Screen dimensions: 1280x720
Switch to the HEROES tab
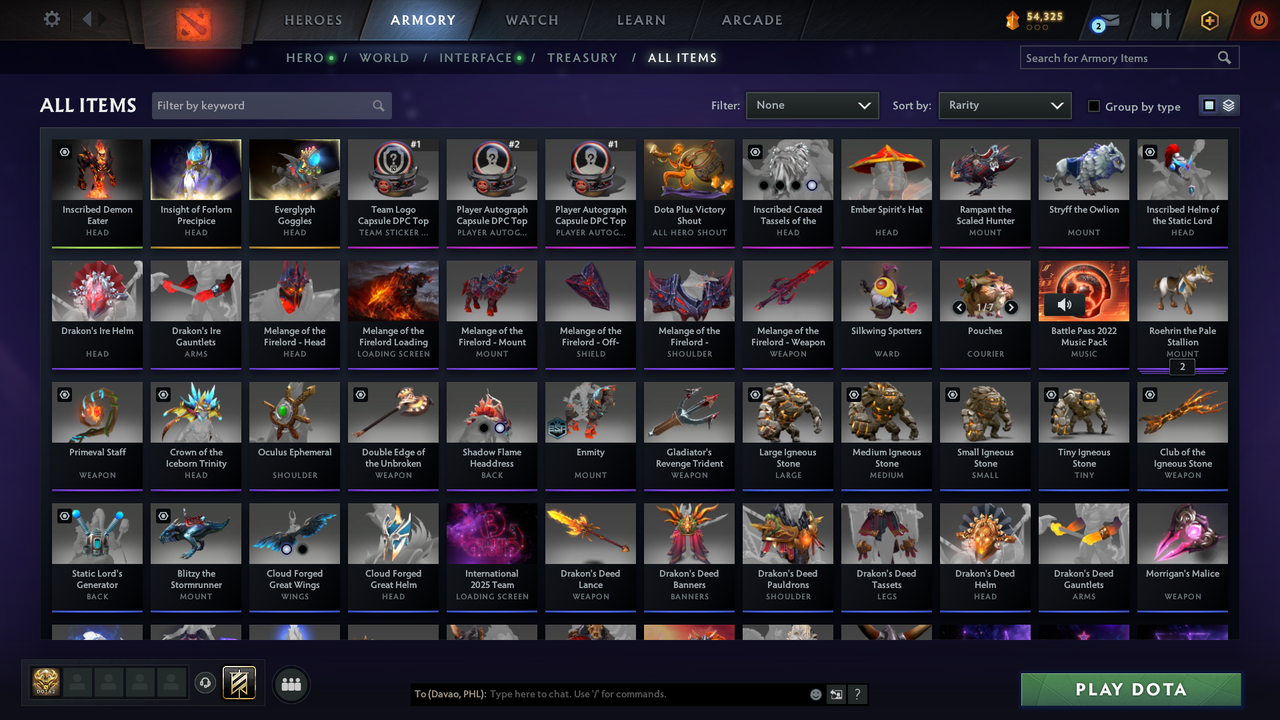tap(313, 20)
